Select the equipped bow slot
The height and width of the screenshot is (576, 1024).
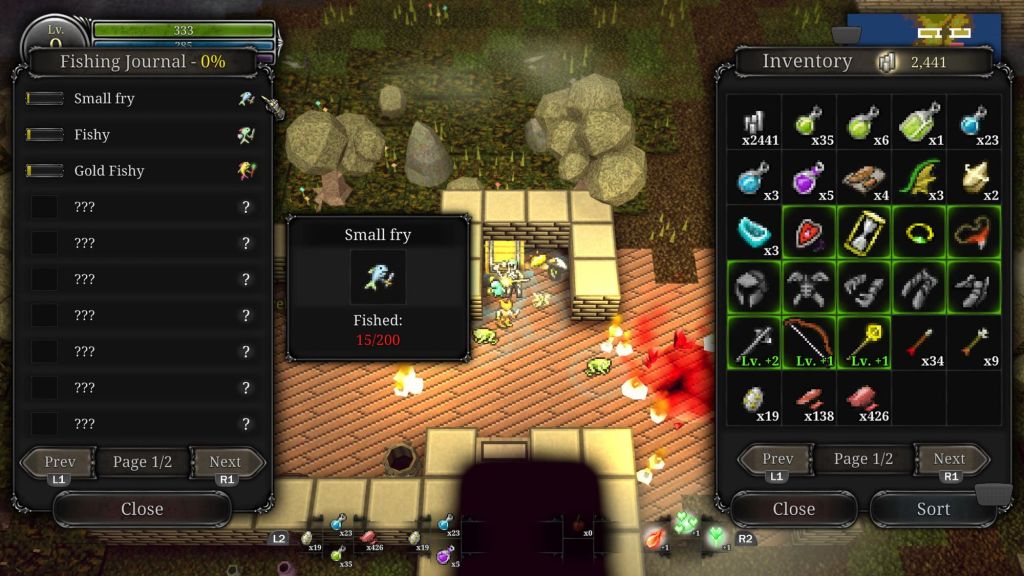[x=808, y=343]
